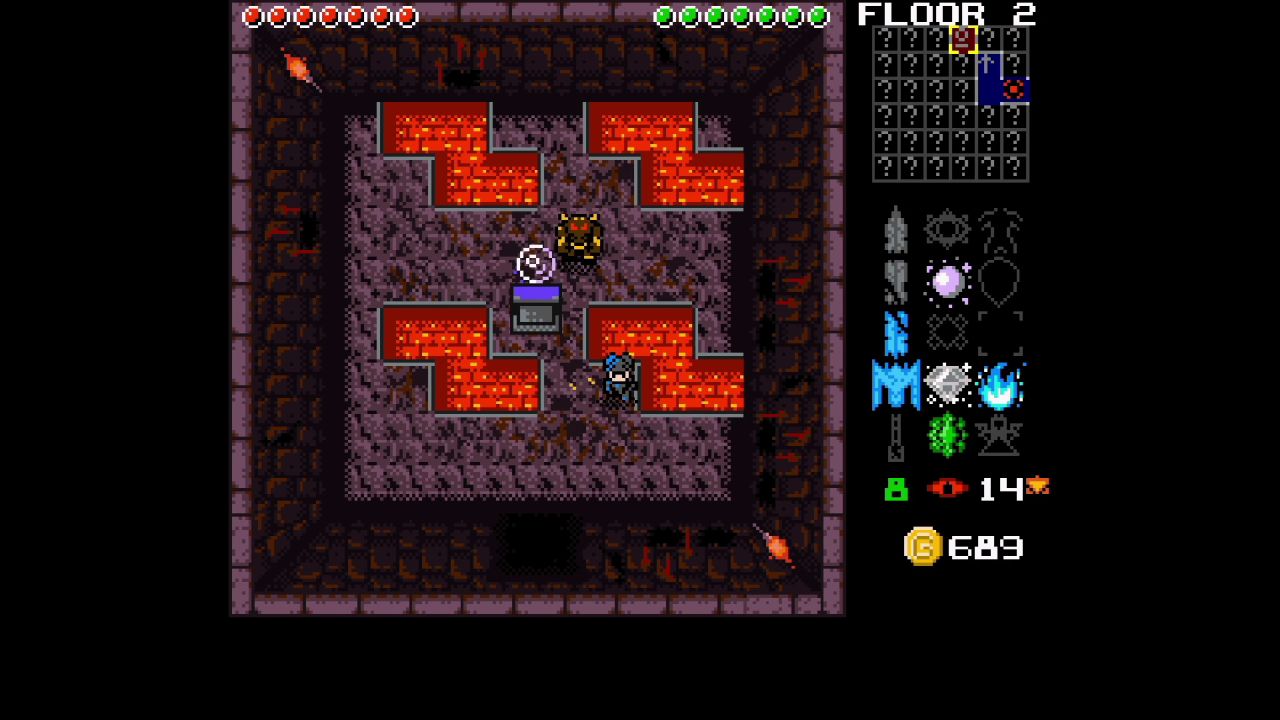Click the green key counter icon
This screenshot has width=1280, height=720.
coord(895,490)
